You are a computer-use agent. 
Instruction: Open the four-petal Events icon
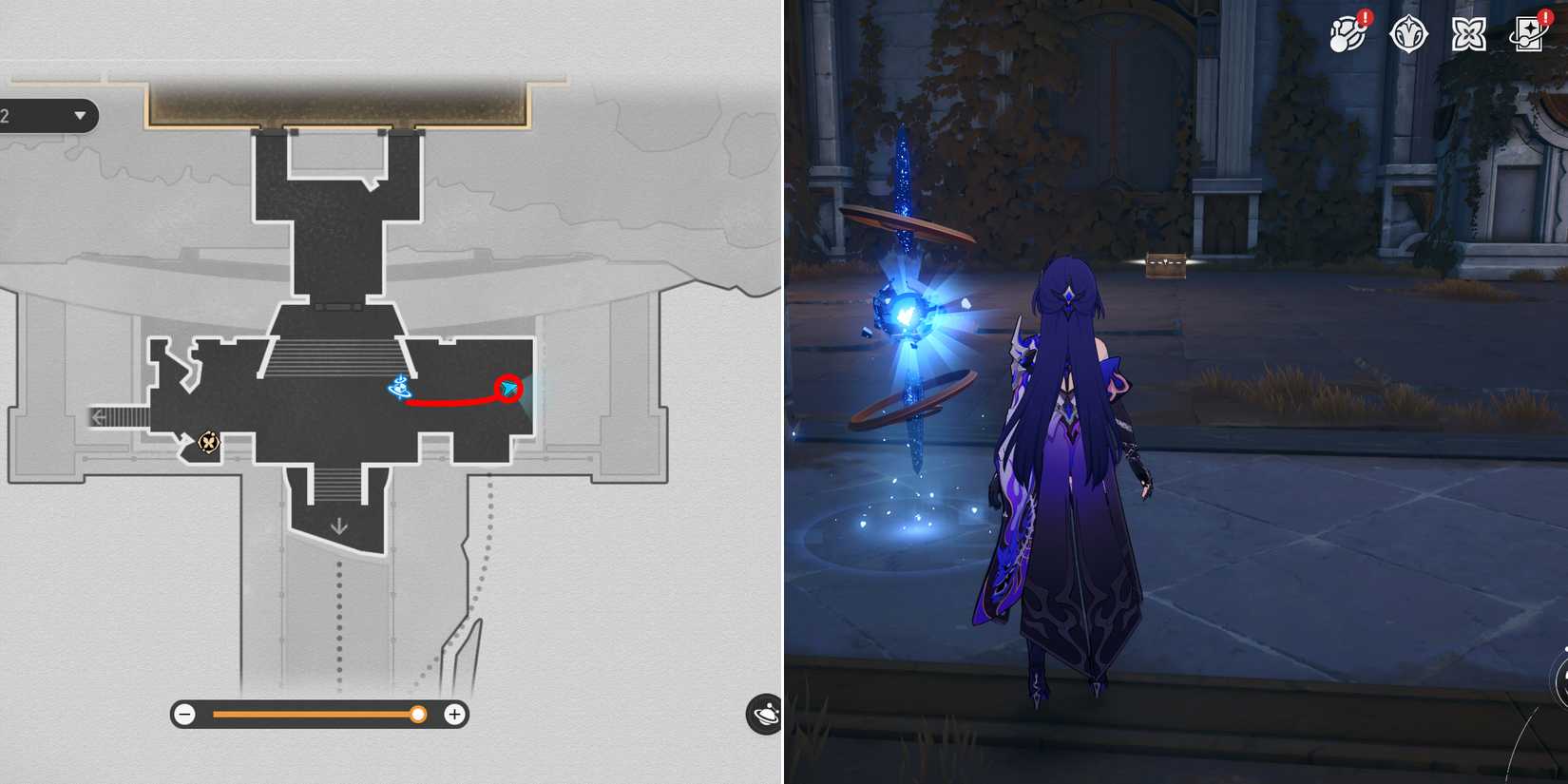pyautogui.click(x=1469, y=33)
